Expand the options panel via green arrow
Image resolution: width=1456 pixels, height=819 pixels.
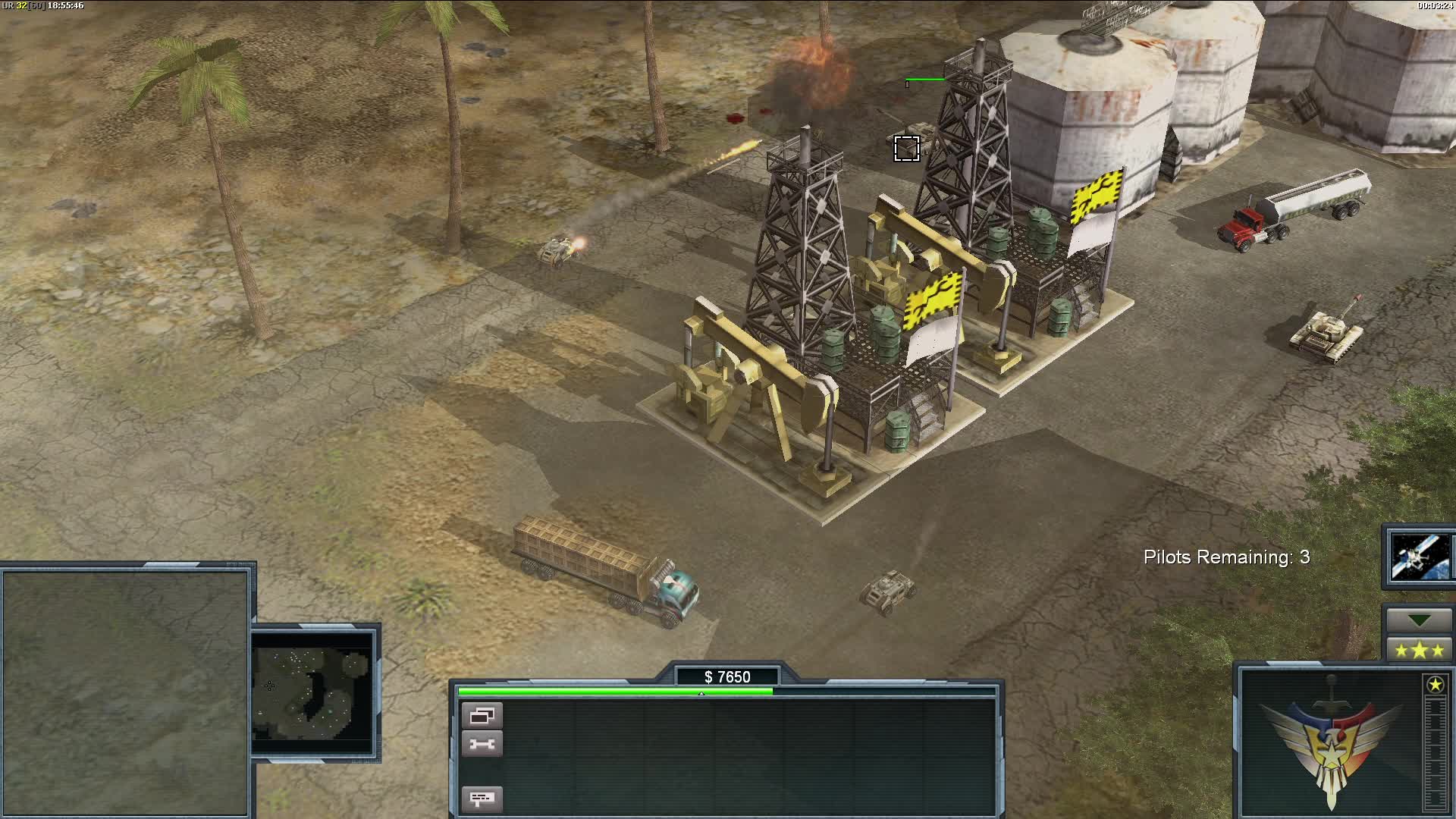(x=1419, y=620)
